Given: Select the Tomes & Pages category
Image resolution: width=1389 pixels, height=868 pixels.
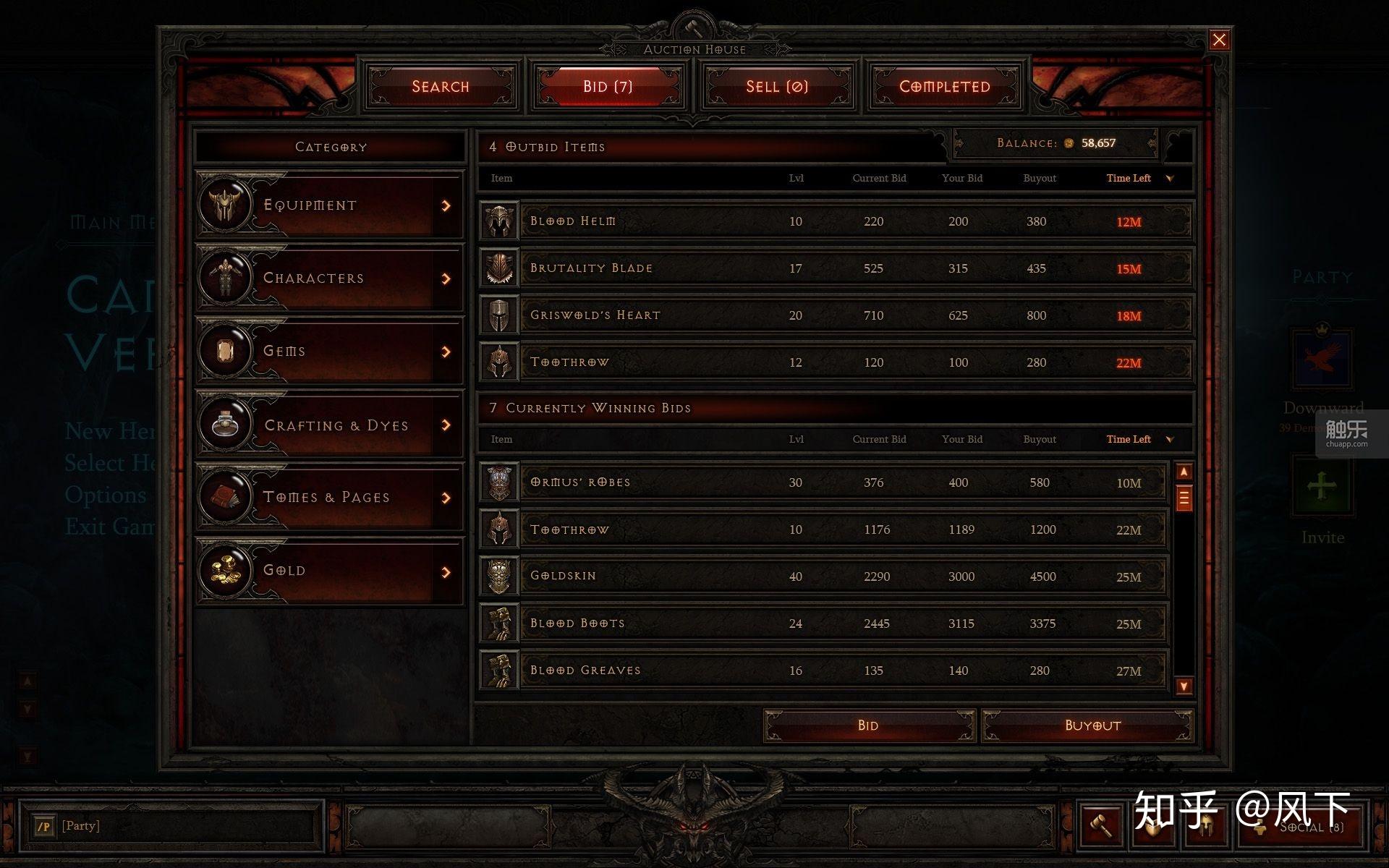Looking at the screenshot, I should coord(329,498).
